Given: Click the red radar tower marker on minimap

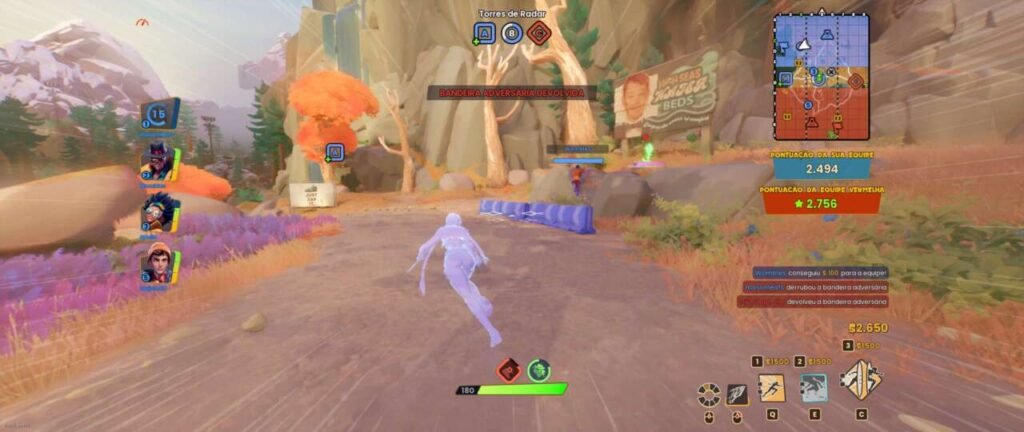Looking at the screenshot, I should 853,81.
